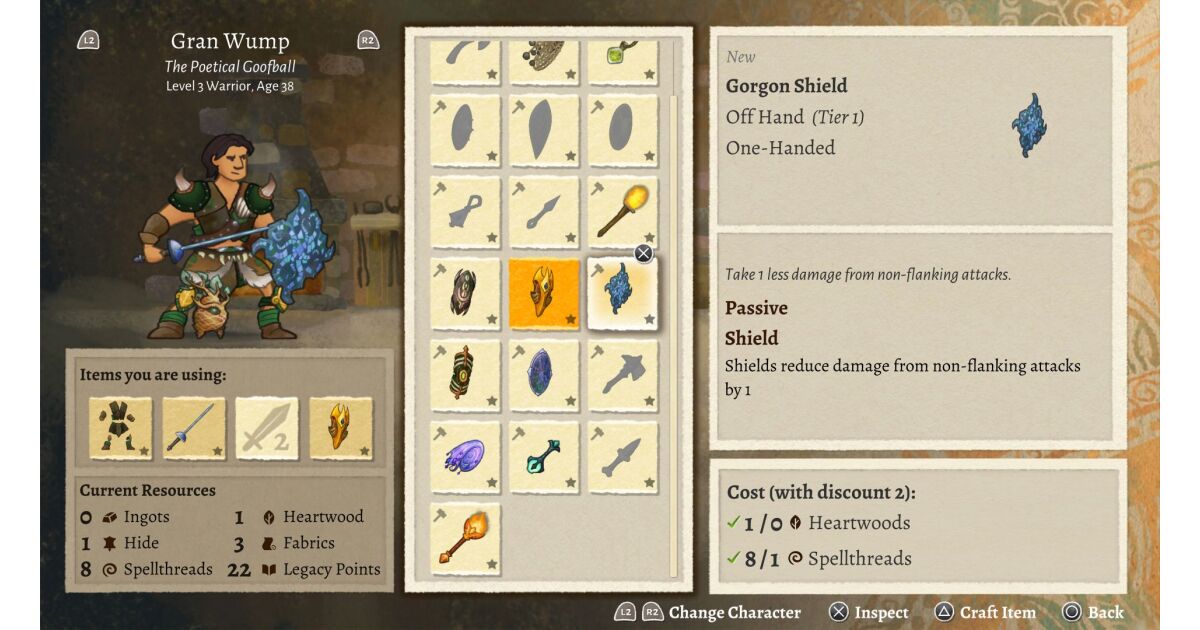Viewport: 1200px width, 630px height.
Task: Click the empty second weapon slot
Action: click(267, 428)
